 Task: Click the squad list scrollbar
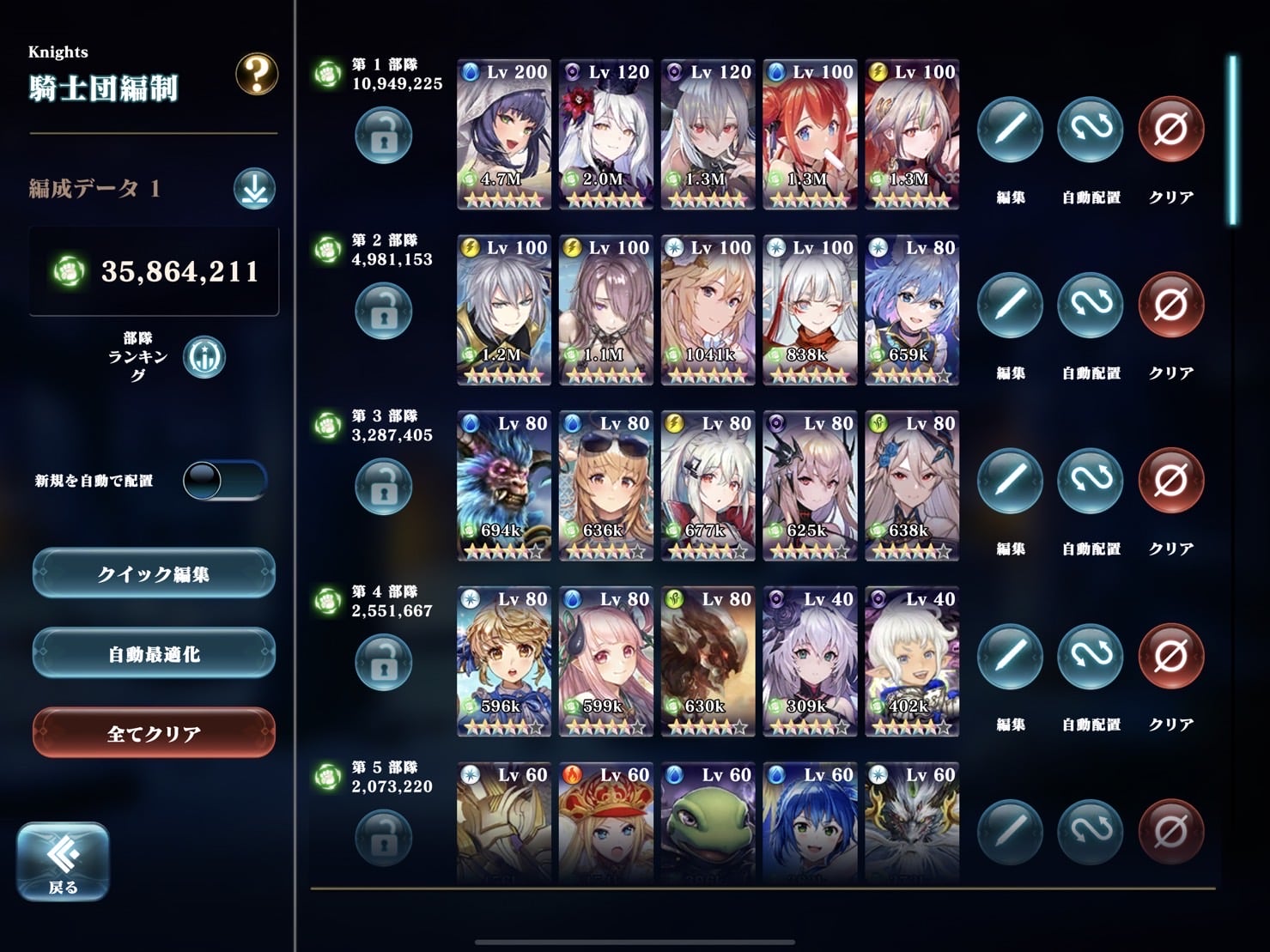pos(1233,141)
